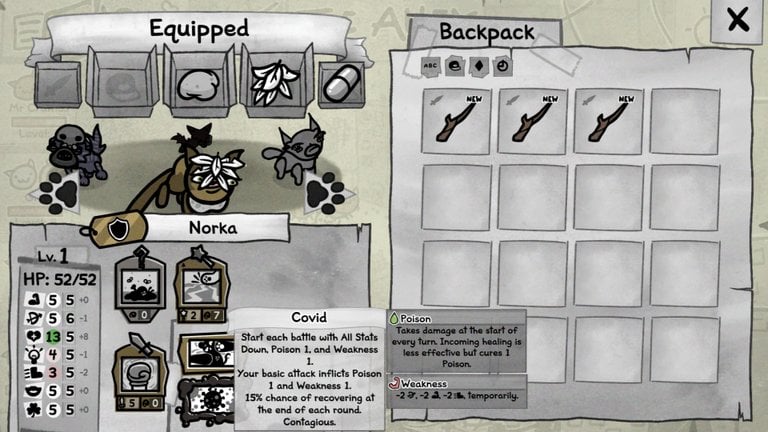
Task: Switch to previous cat with left paw
Action: click(62, 191)
